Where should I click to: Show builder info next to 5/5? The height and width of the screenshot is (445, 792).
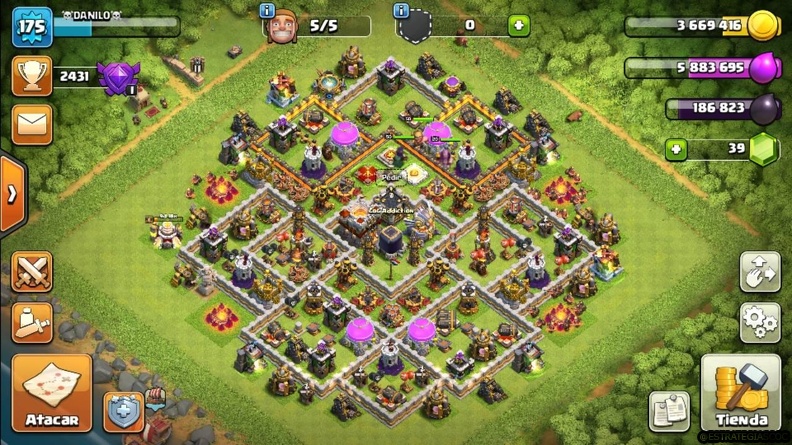(x=267, y=11)
